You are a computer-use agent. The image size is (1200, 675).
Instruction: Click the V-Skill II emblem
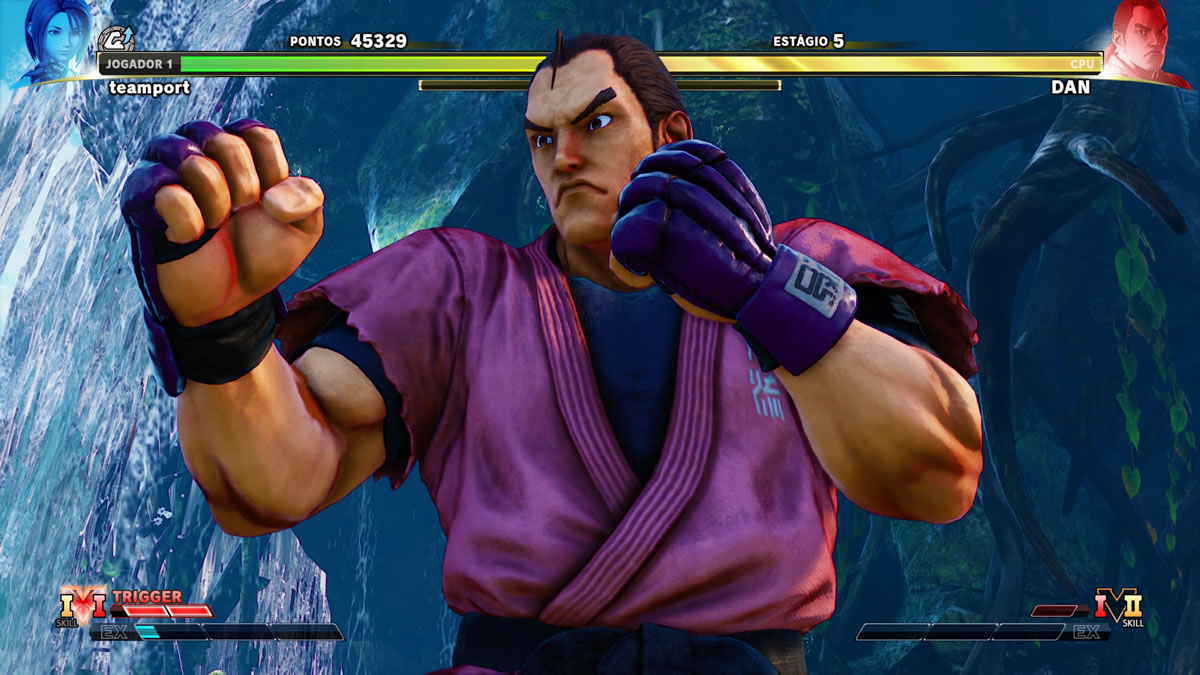tap(1118, 605)
